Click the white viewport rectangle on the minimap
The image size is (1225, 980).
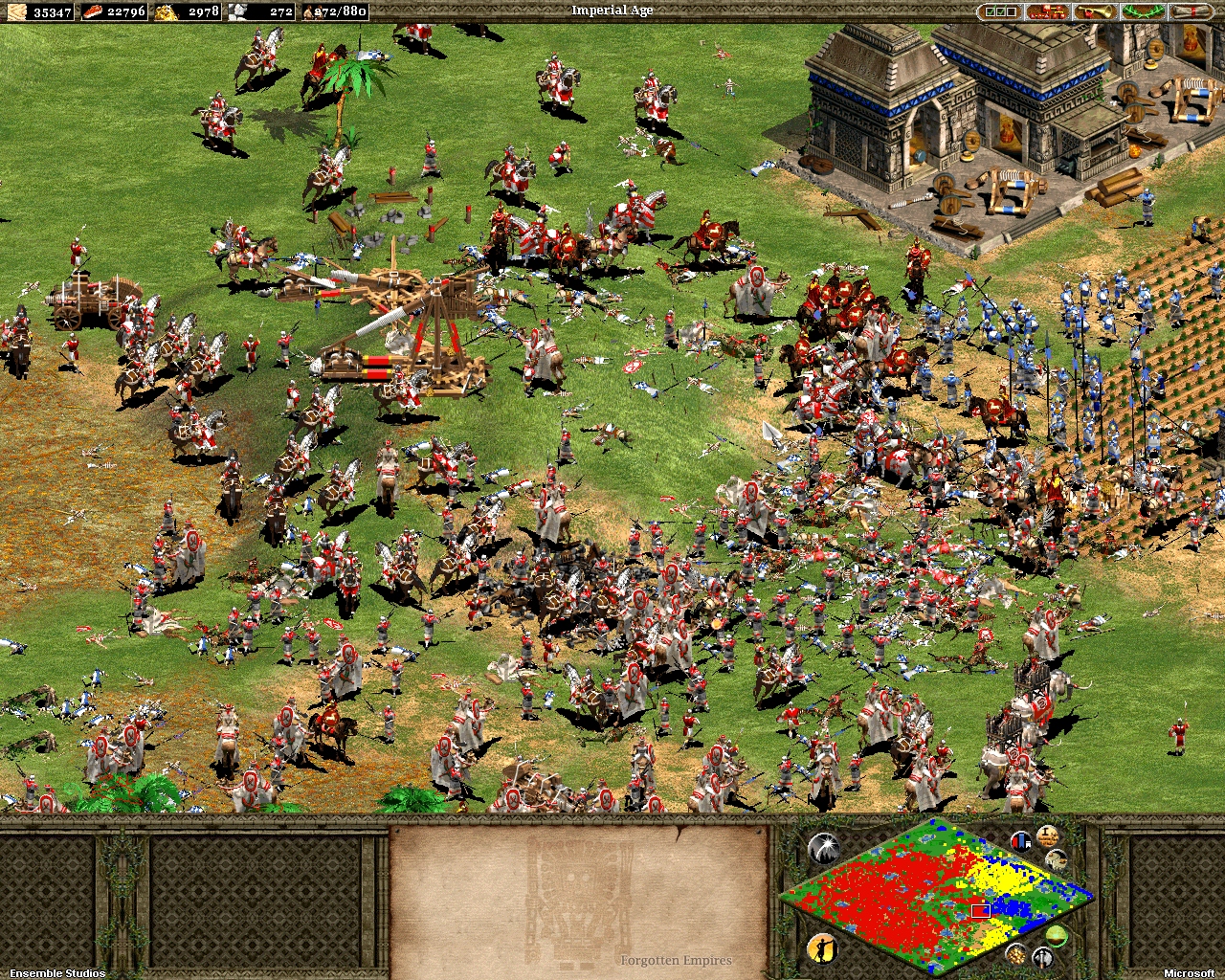981,911
